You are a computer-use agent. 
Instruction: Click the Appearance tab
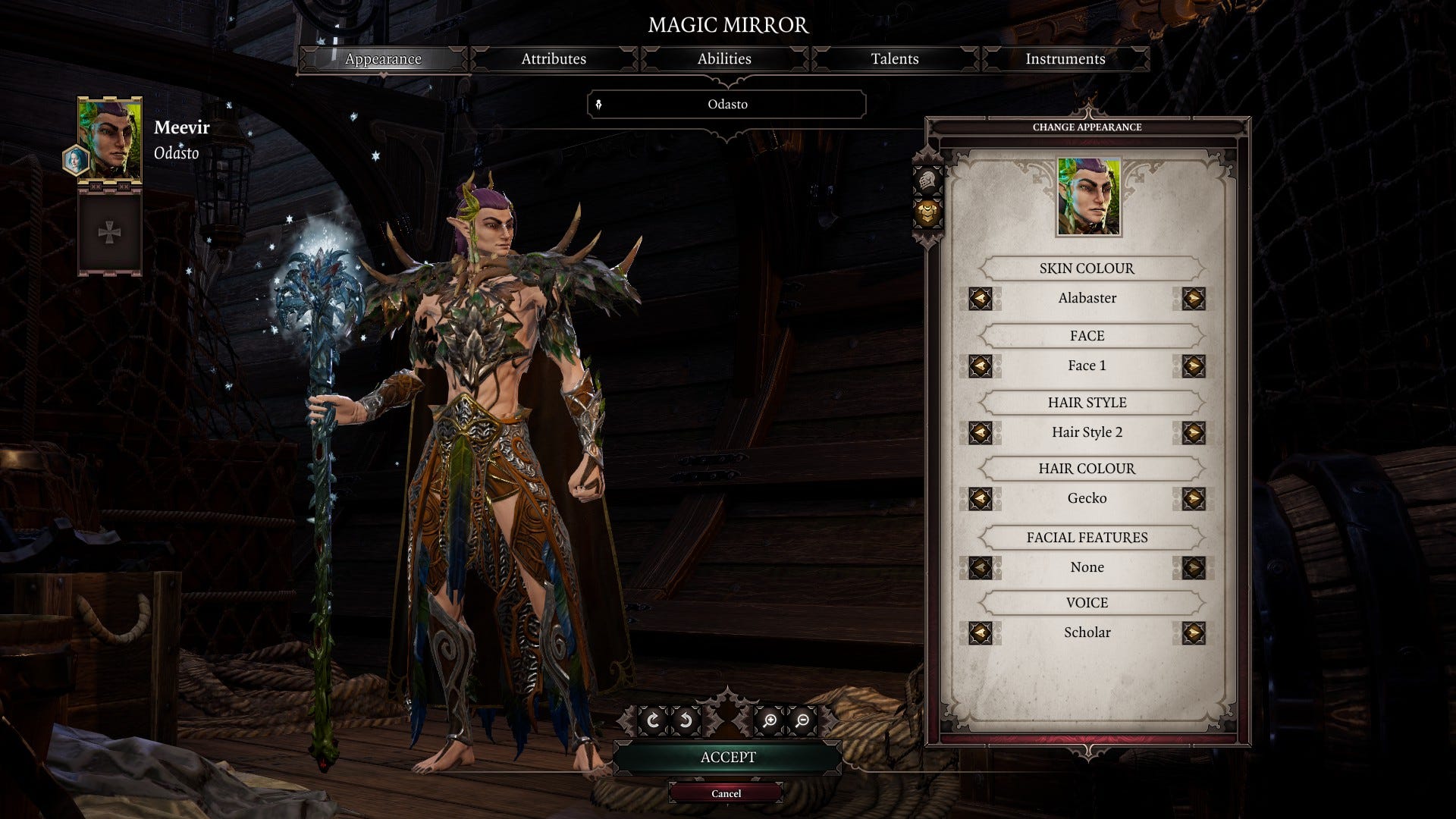[383, 59]
